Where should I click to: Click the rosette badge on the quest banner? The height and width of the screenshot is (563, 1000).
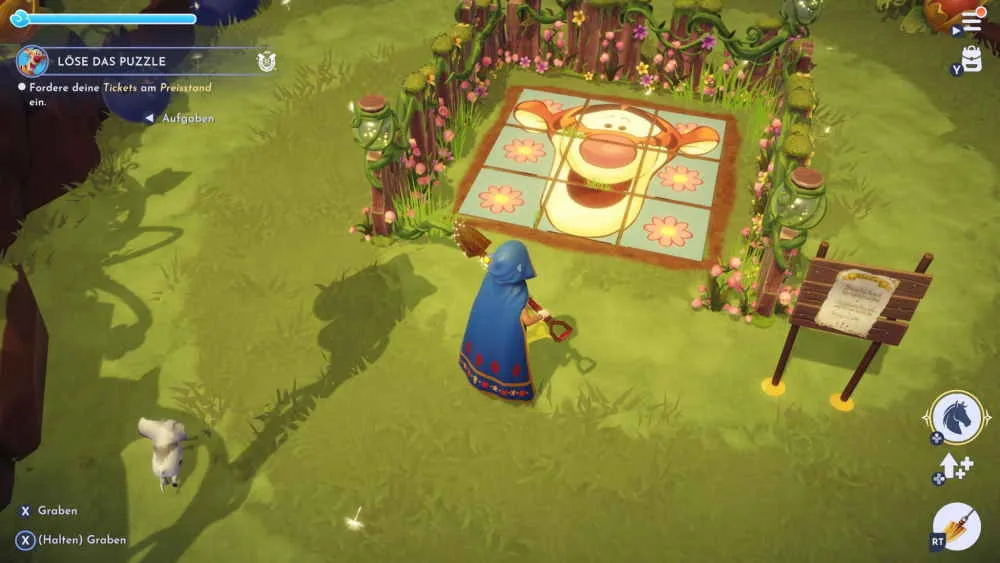[x=266, y=61]
